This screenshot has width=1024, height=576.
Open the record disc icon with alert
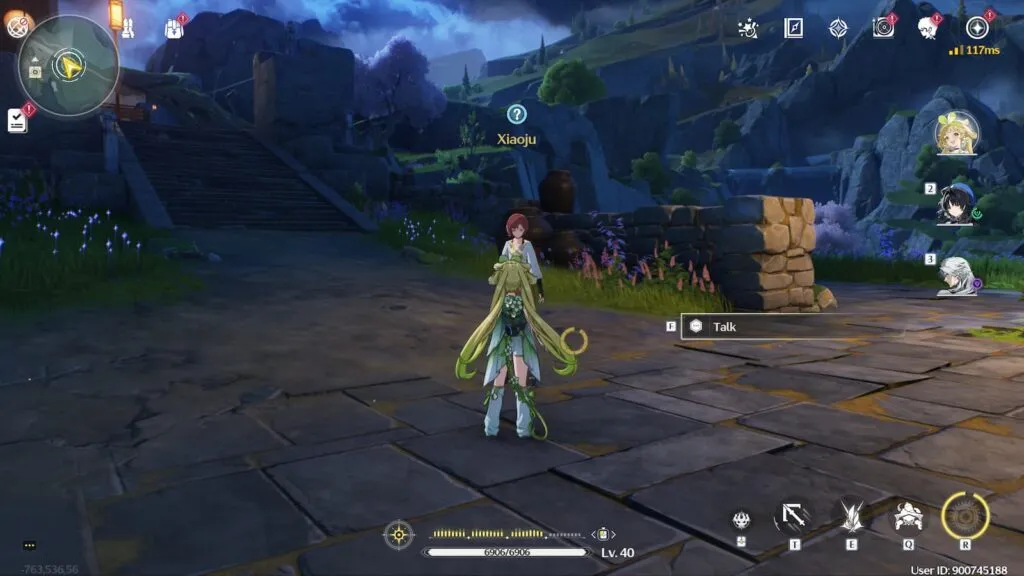(883, 28)
